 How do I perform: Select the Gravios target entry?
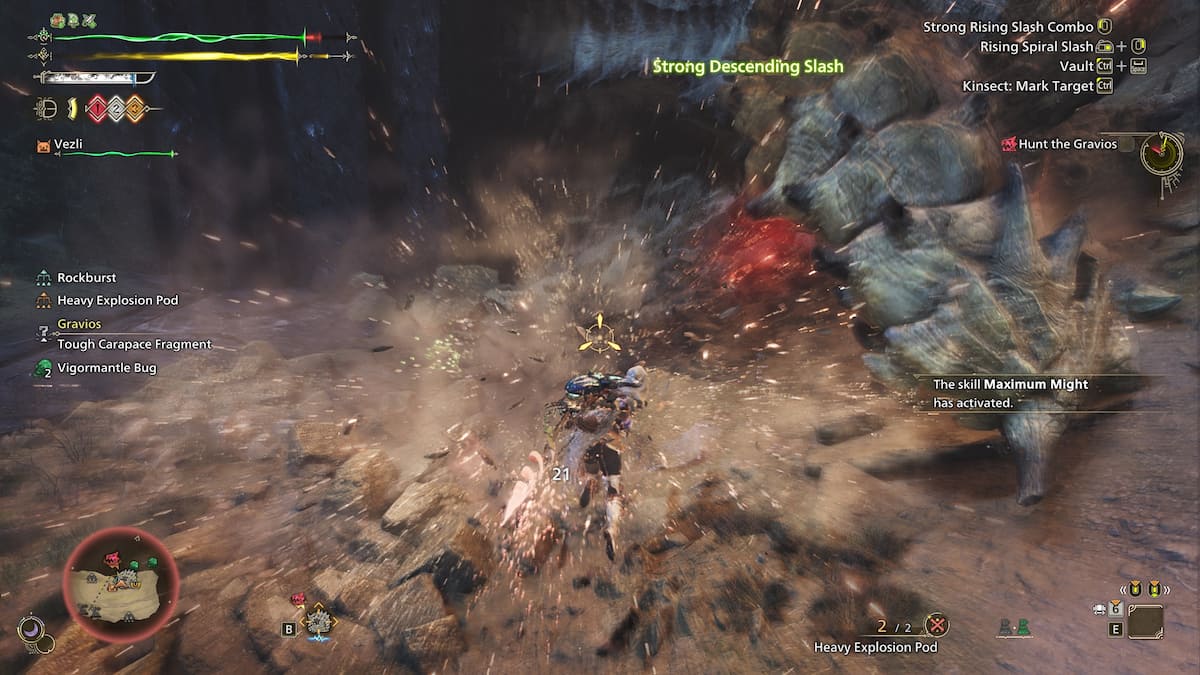[x=78, y=324]
